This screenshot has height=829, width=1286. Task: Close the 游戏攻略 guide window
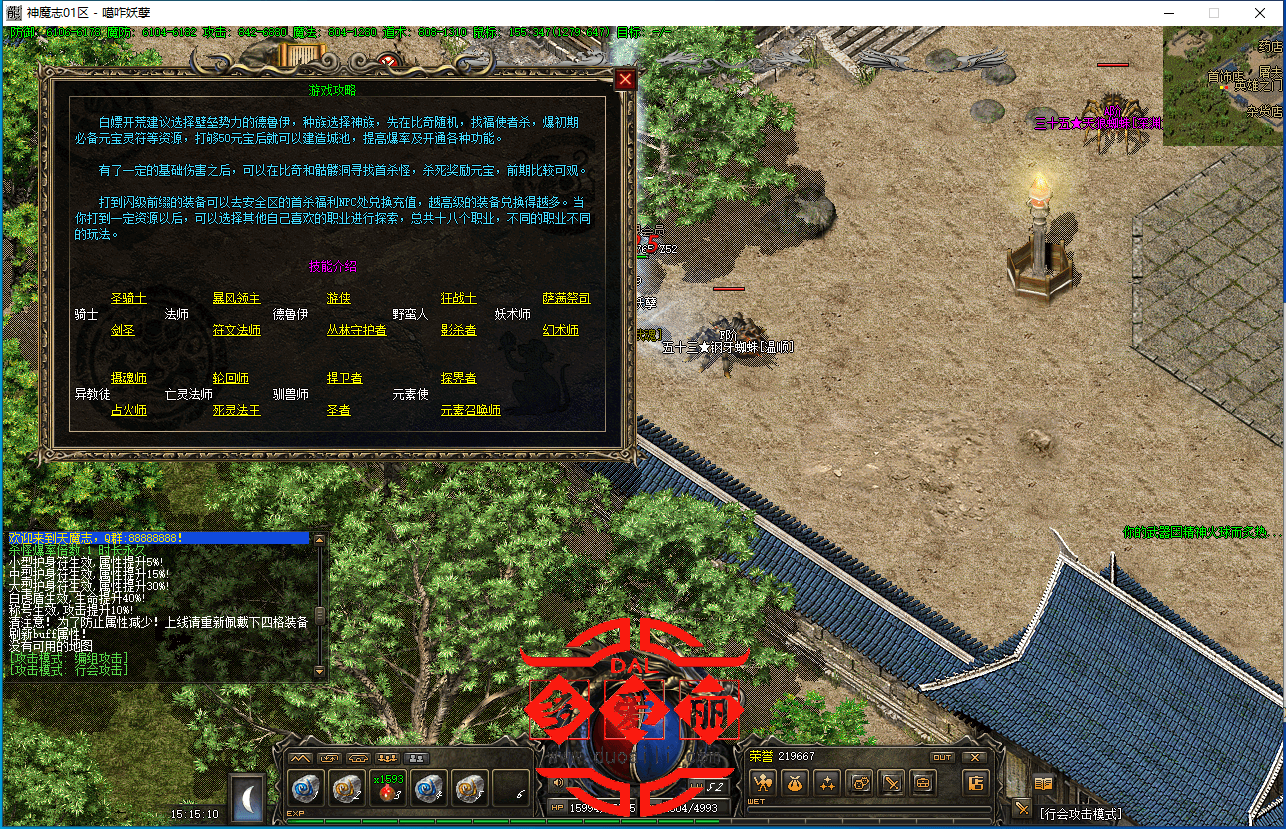coord(625,80)
